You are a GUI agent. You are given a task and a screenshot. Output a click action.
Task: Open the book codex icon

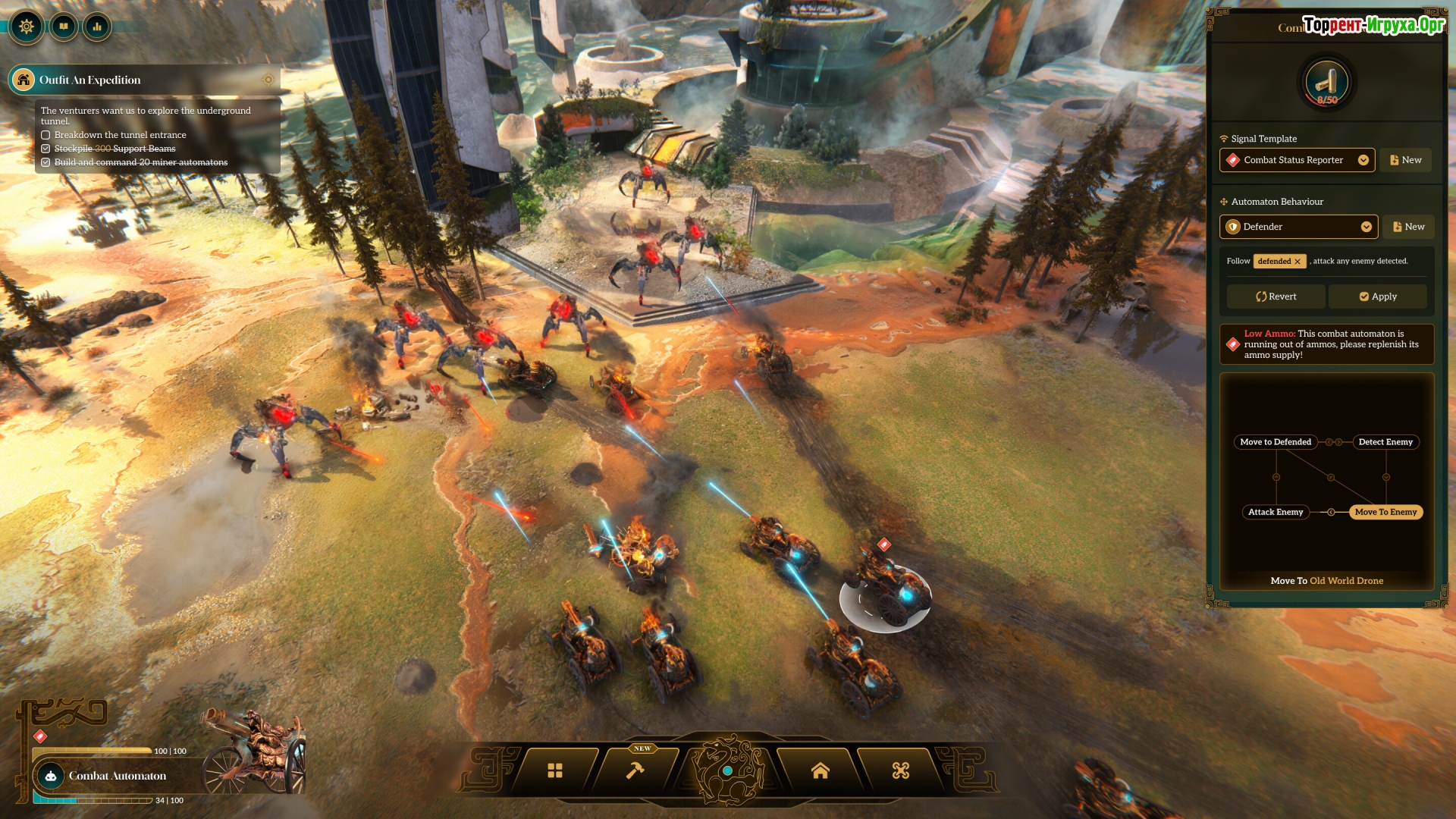coord(64,27)
